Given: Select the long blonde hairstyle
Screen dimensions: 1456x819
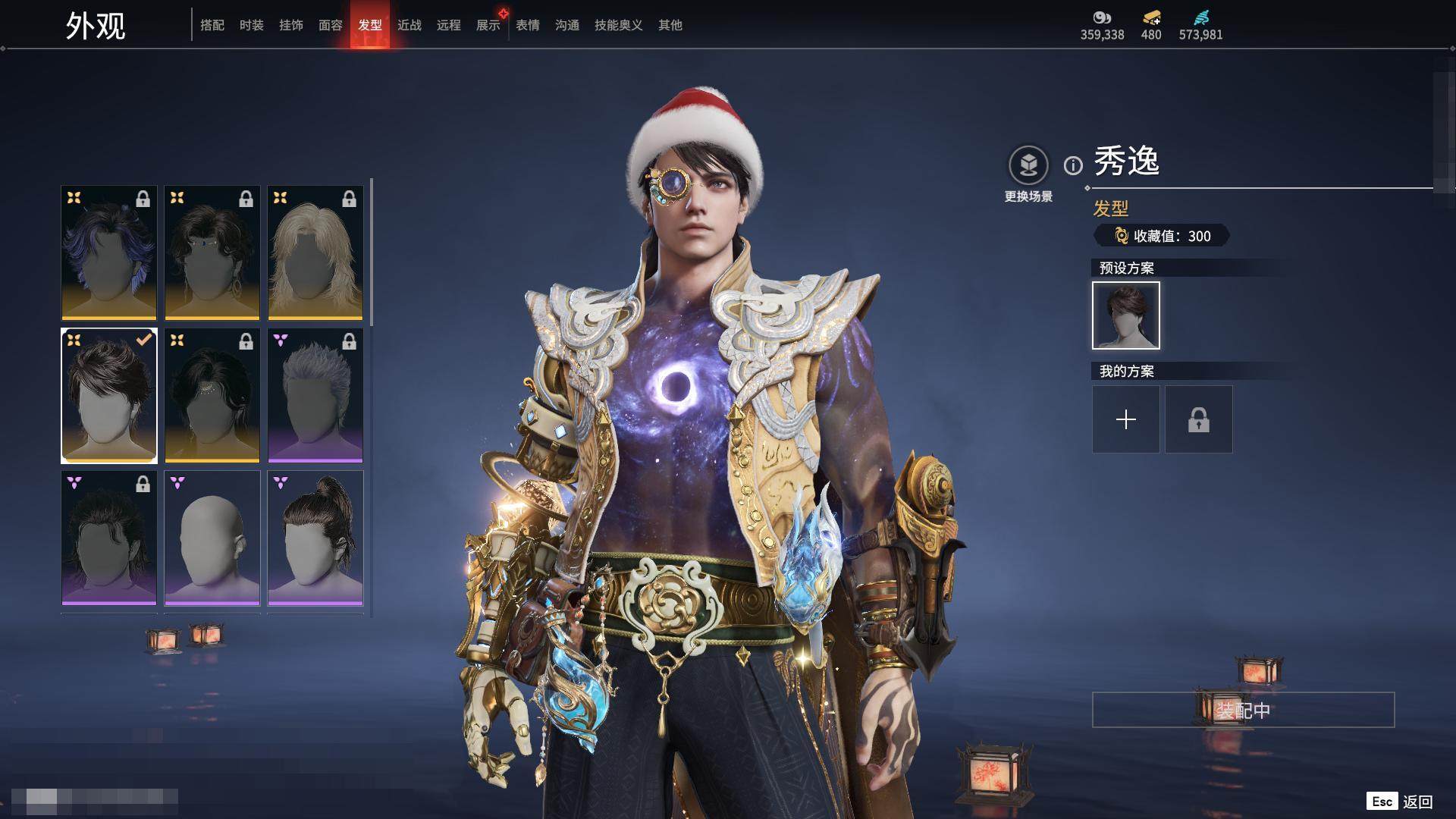Looking at the screenshot, I should [x=315, y=253].
